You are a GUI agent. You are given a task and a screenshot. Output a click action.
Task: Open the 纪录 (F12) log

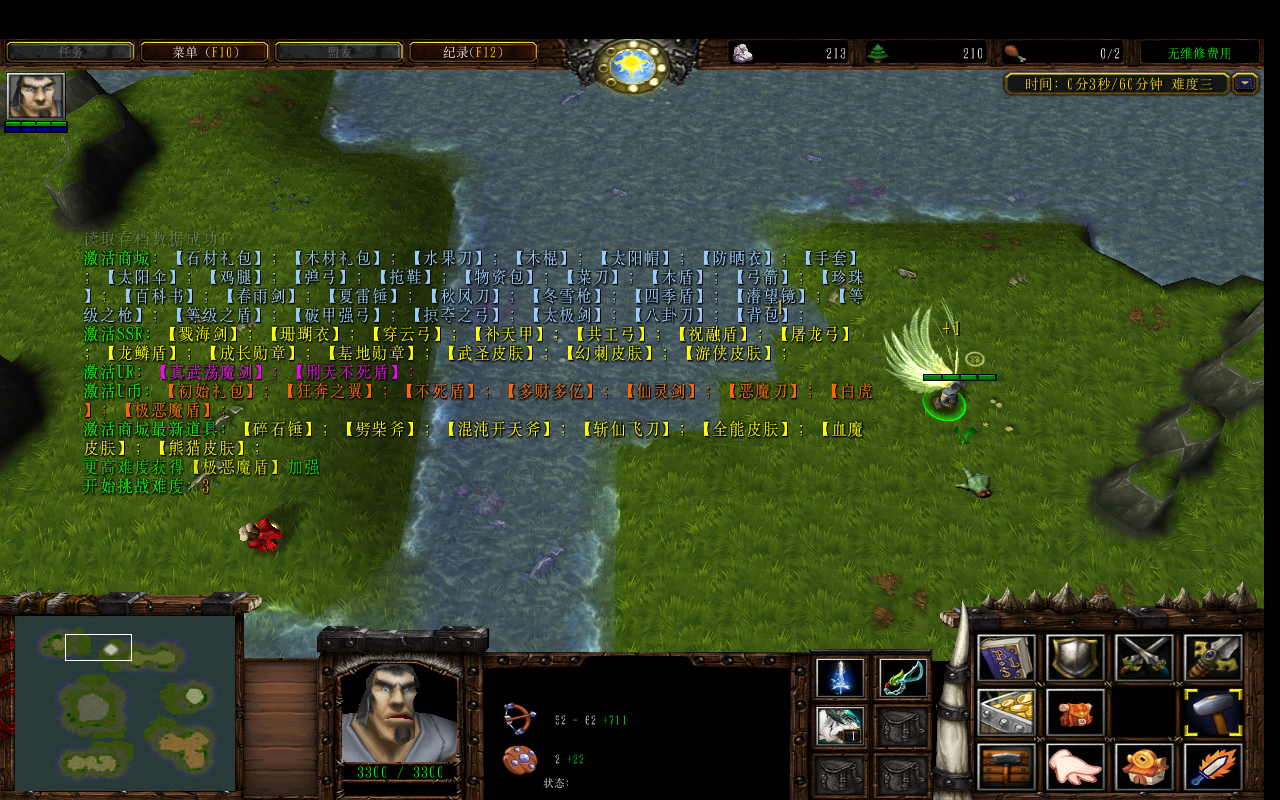coord(472,52)
